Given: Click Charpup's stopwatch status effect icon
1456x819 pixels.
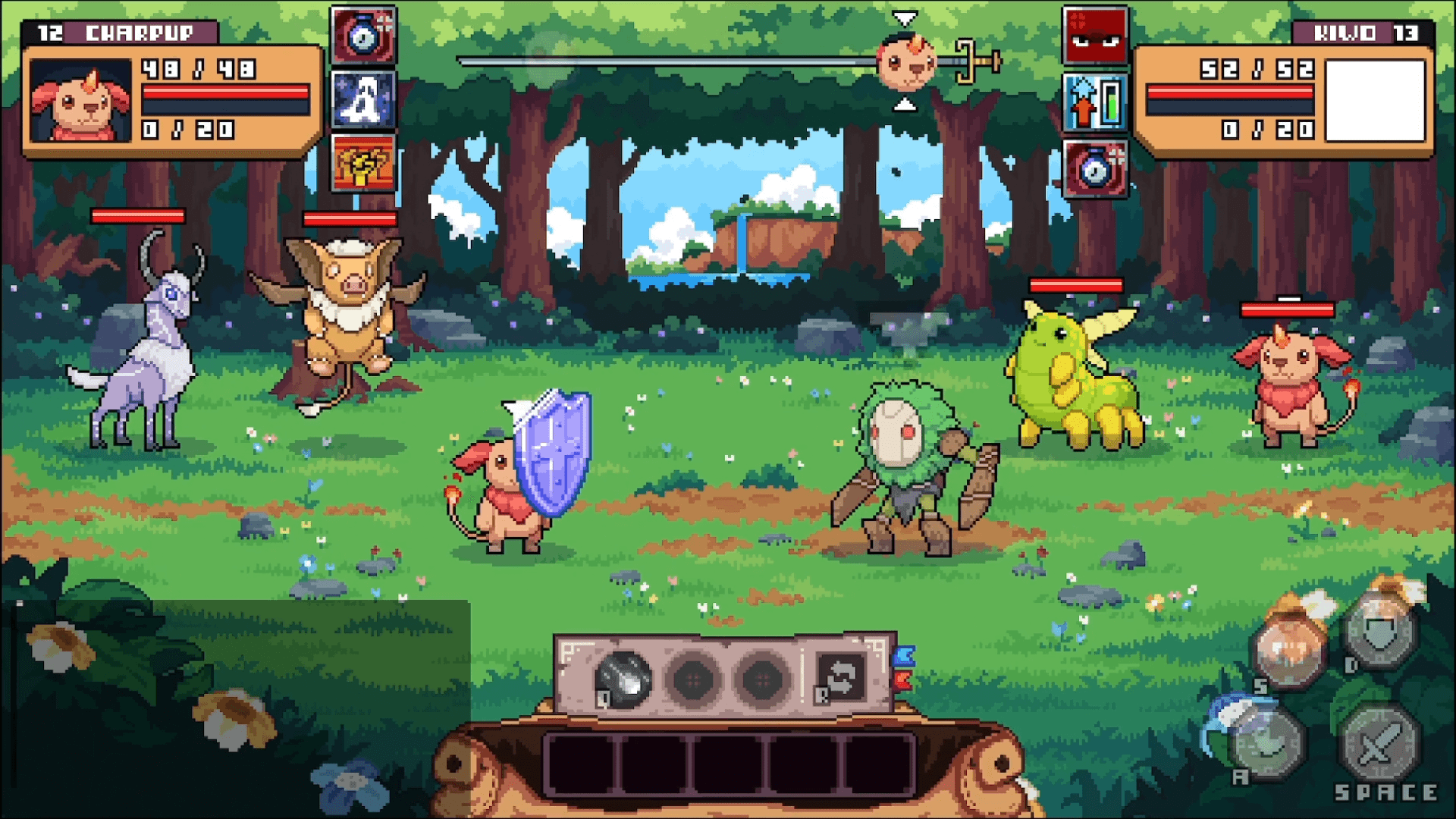Looking at the screenshot, I should pos(362,37).
